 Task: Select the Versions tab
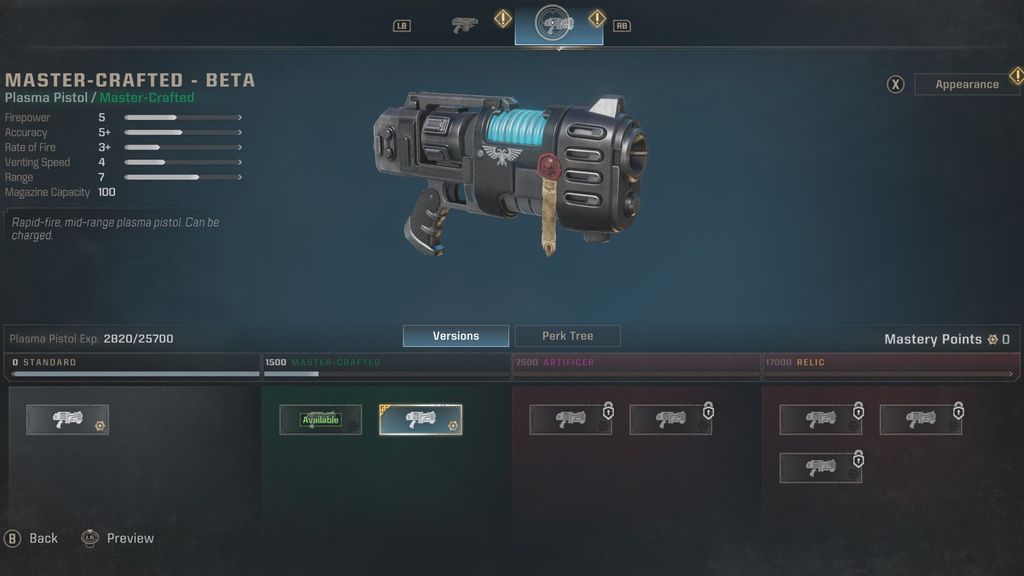(455, 336)
